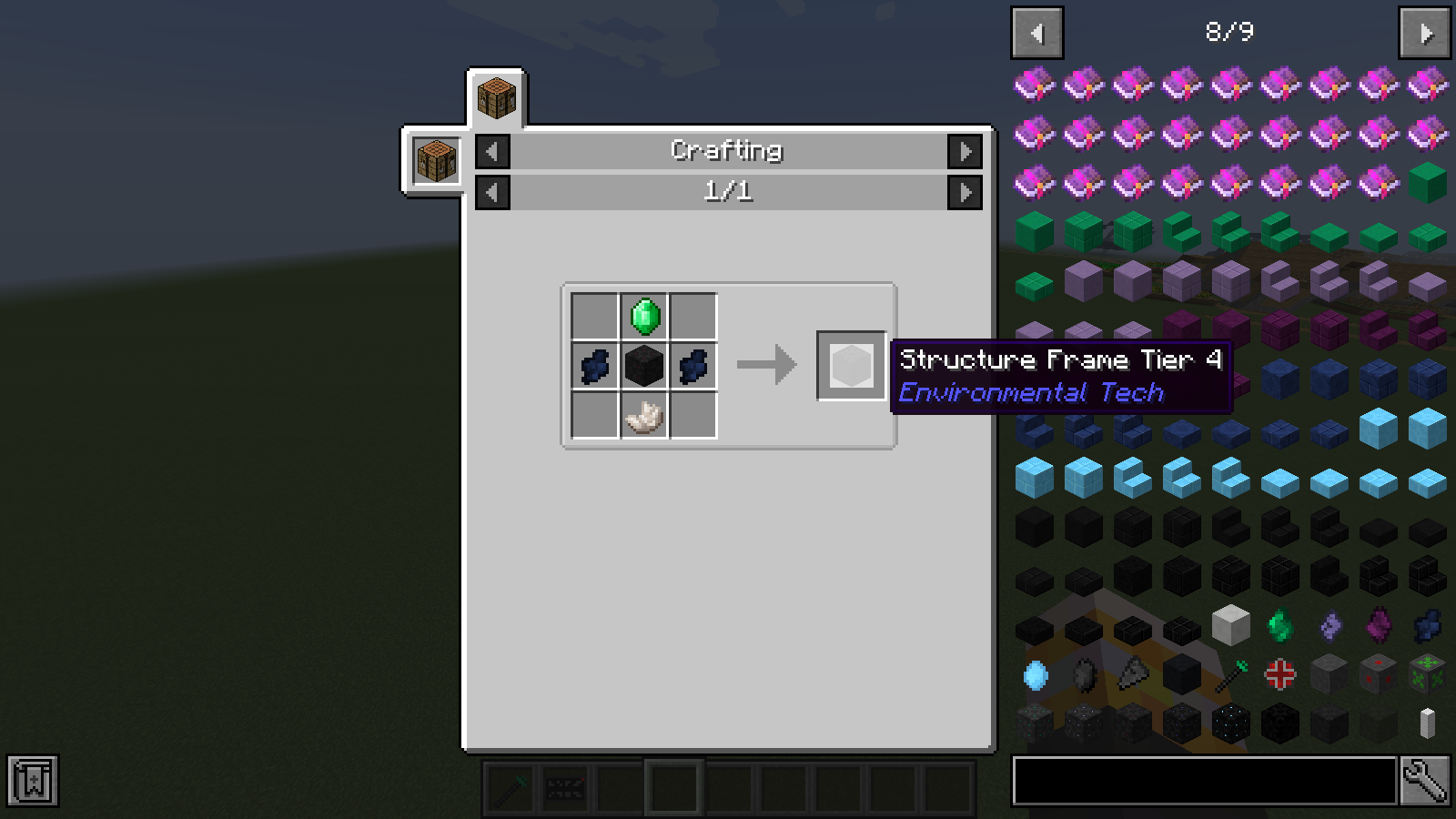Viewport: 1456px width, 819px height.
Task: Click the emerald in the crafting grid
Action: point(645,317)
